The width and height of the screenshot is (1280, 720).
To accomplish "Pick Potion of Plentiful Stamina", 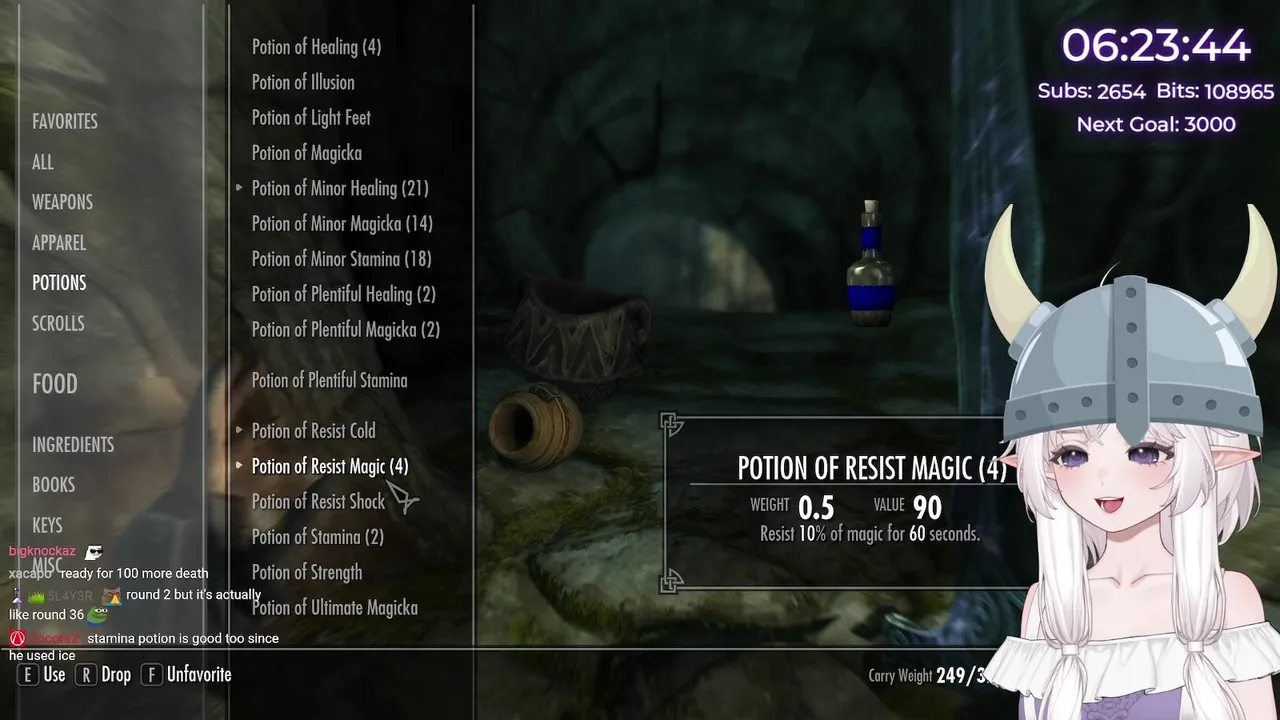I will 329,380.
